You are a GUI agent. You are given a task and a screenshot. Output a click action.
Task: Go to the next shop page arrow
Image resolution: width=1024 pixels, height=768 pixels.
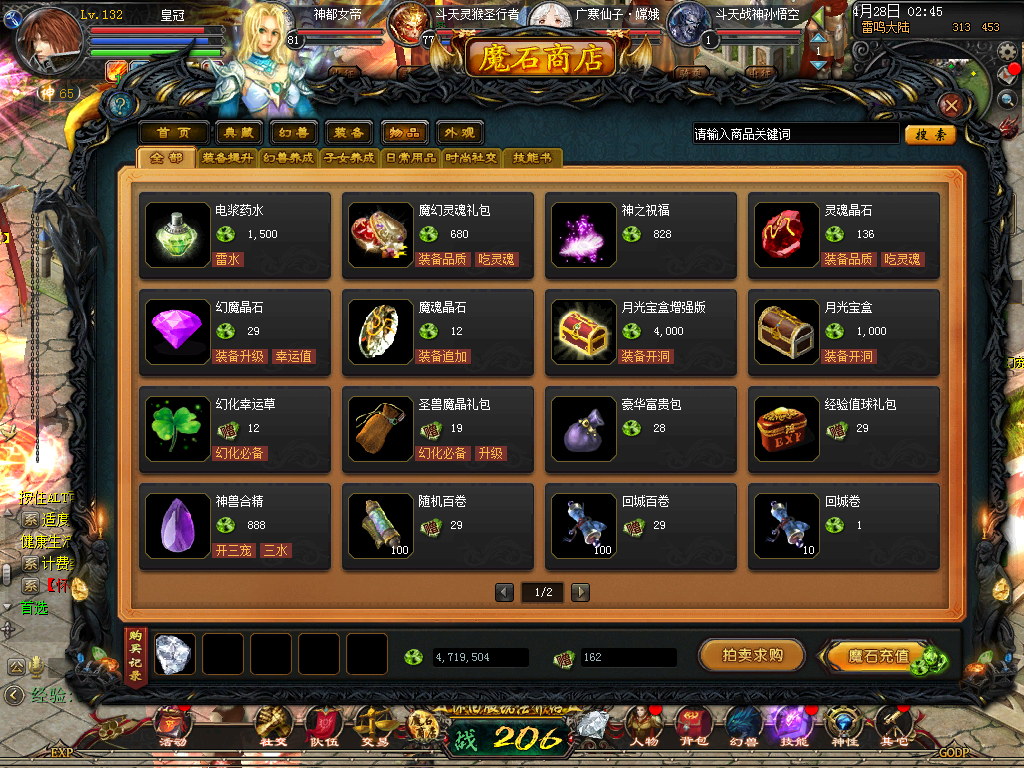click(580, 593)
